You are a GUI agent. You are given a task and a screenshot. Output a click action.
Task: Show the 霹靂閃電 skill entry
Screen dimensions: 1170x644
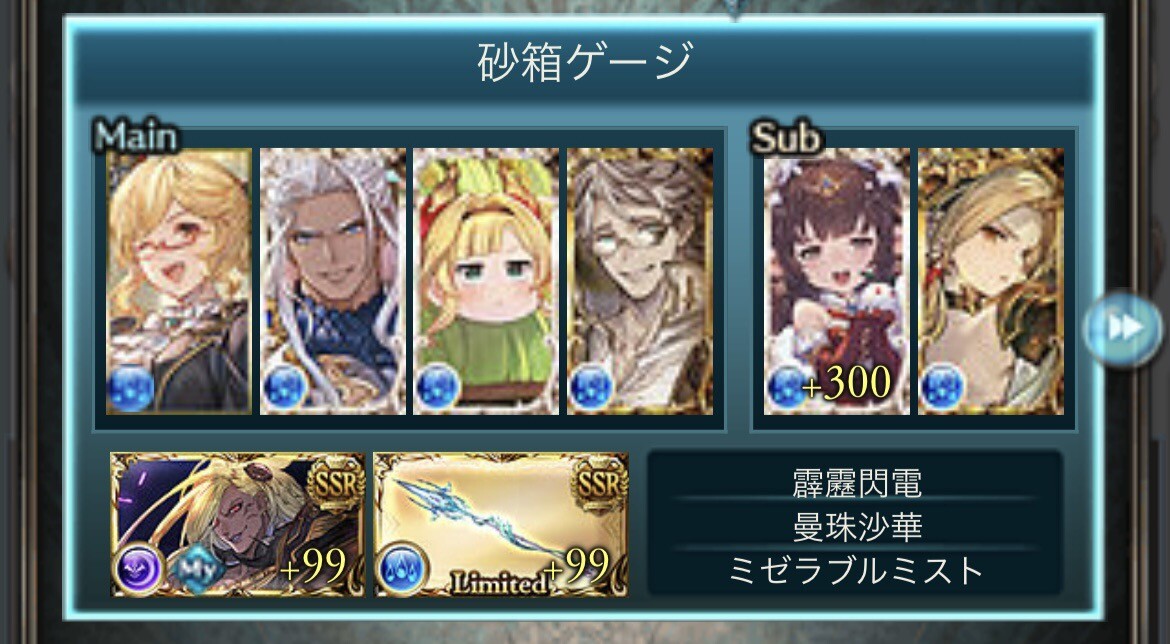(x=855, y=484)
